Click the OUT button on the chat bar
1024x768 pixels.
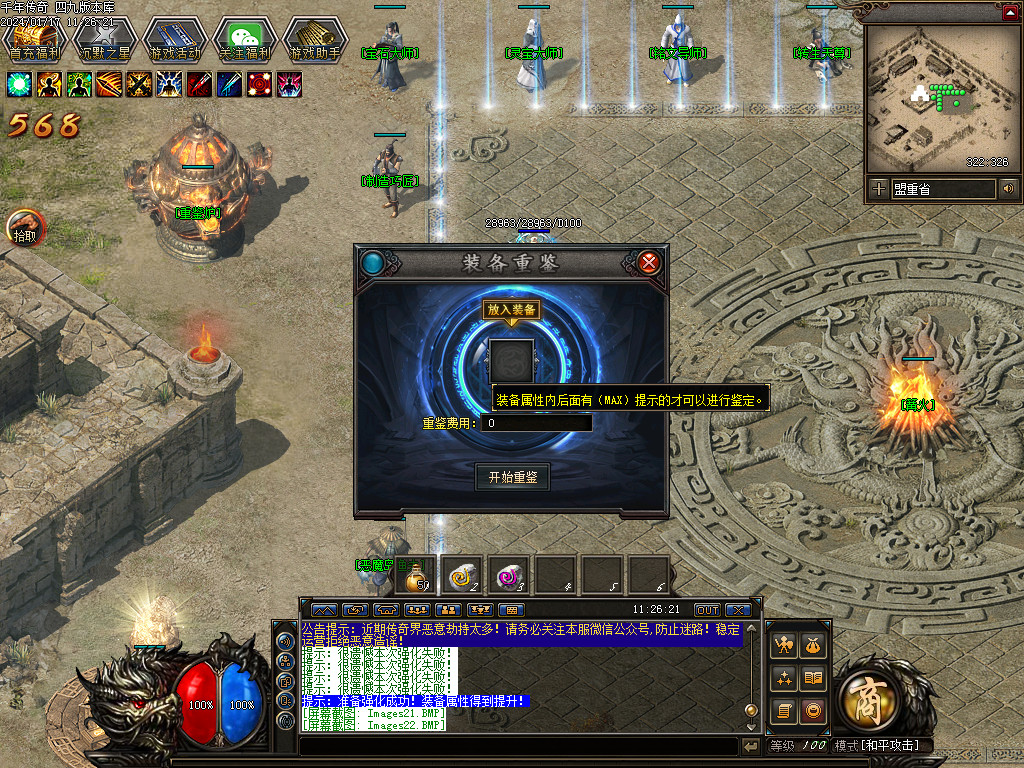click(x=707, y=609)
